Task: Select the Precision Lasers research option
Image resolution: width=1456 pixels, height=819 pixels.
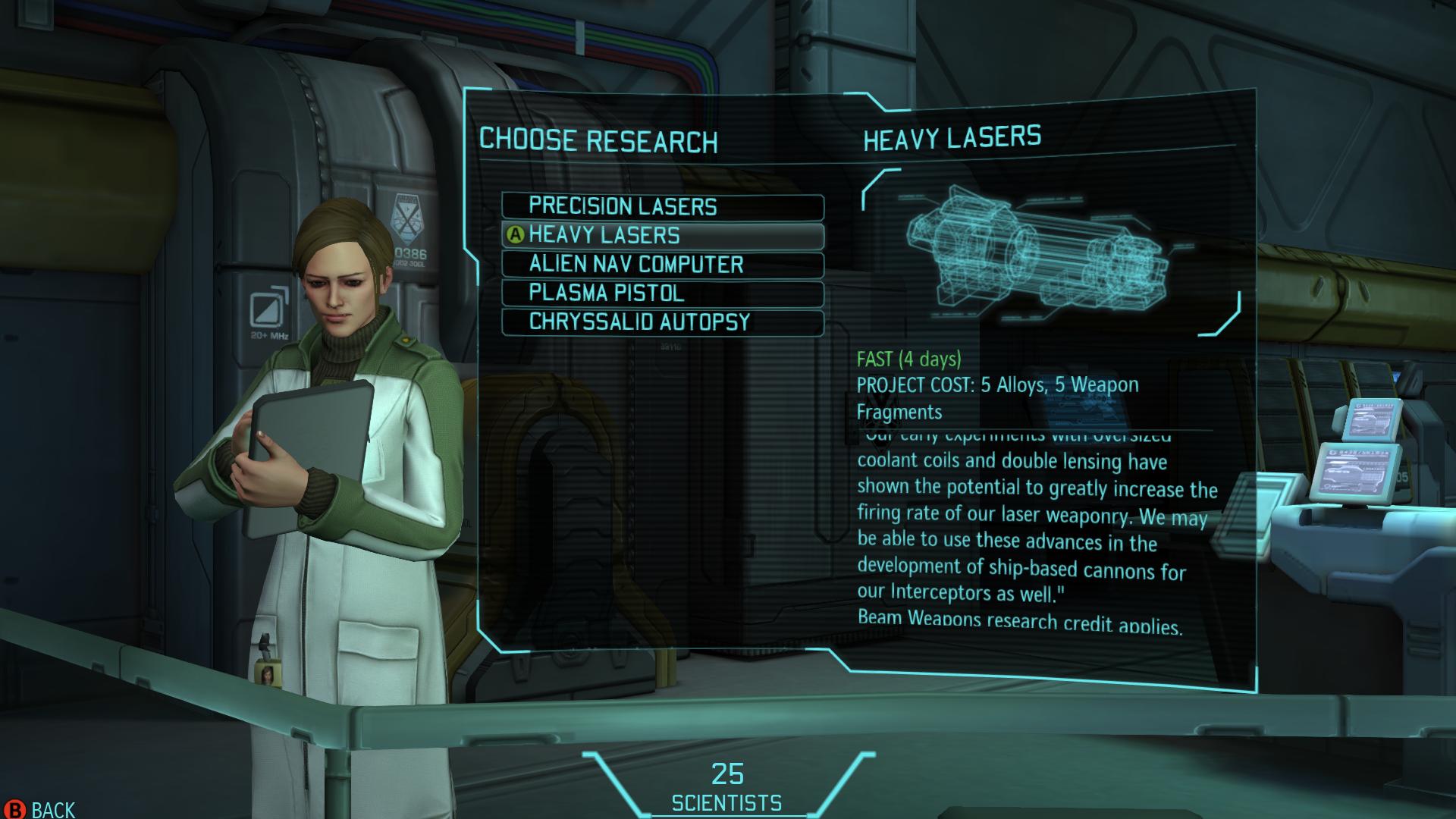Action: (662, 207)
